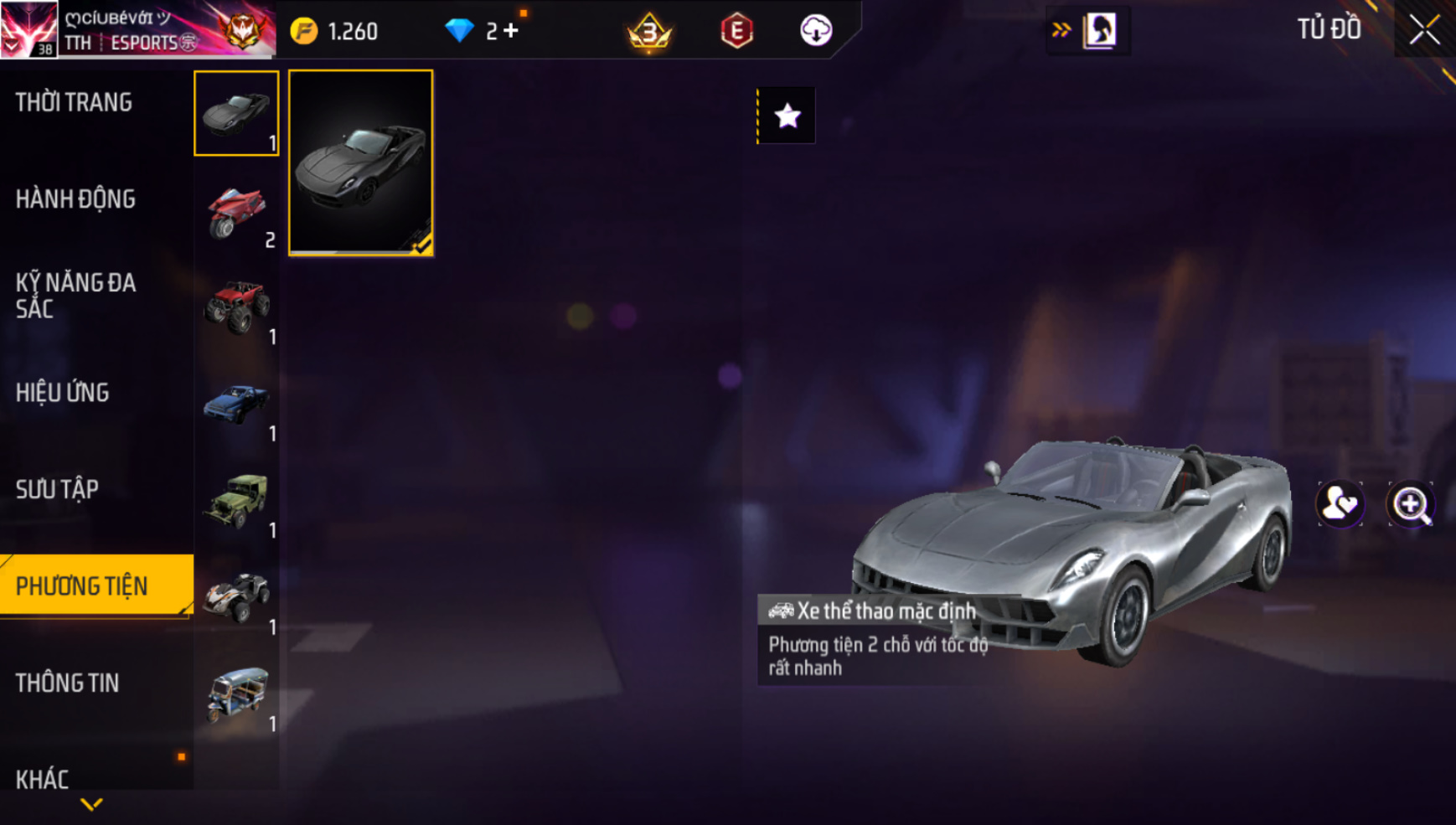Open the Hiệu Ứng tab
The height and width of the screenshot is (825, 1456).
coord(63,393)
